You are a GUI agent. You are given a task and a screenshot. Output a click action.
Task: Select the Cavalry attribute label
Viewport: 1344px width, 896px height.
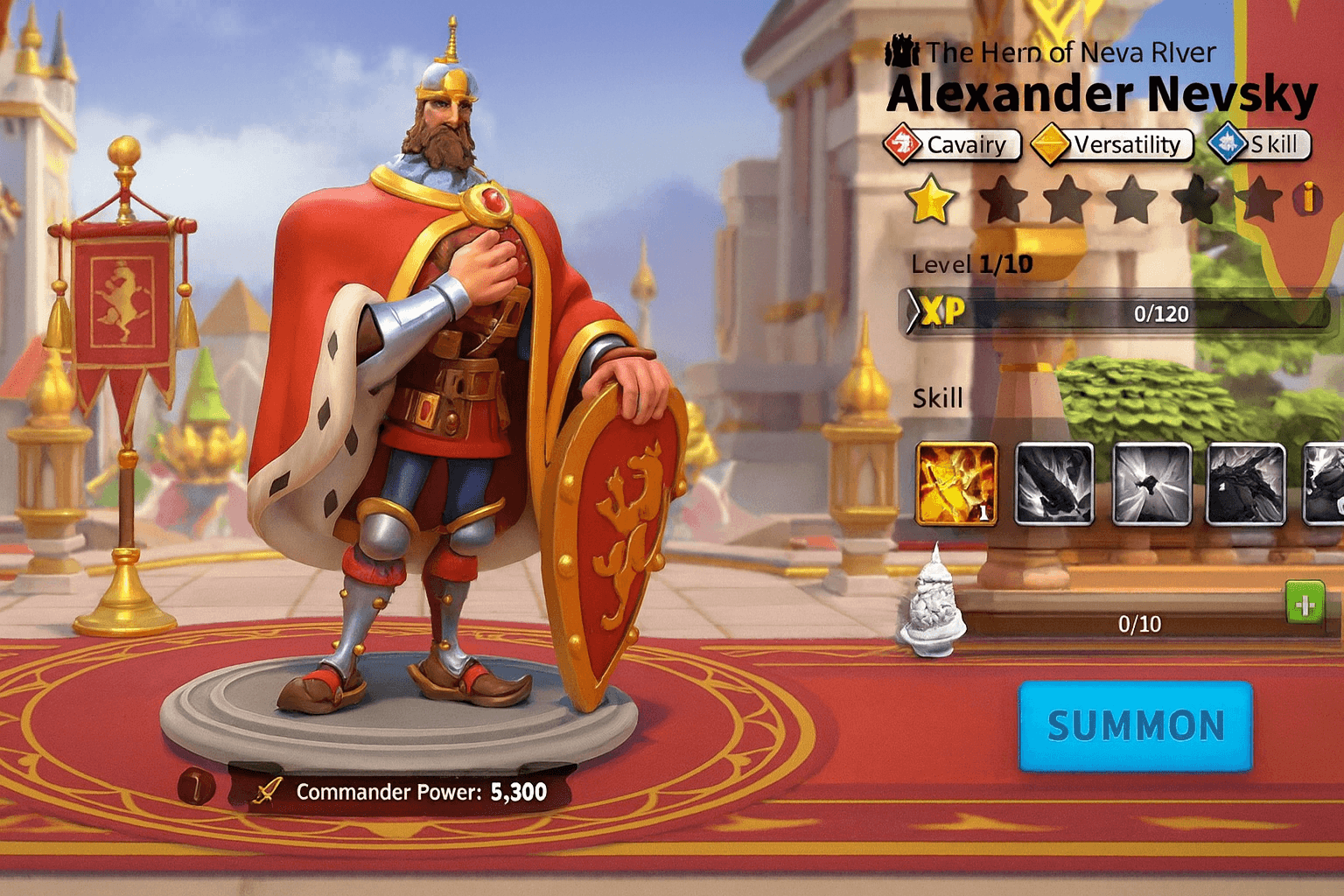[966, 143]
